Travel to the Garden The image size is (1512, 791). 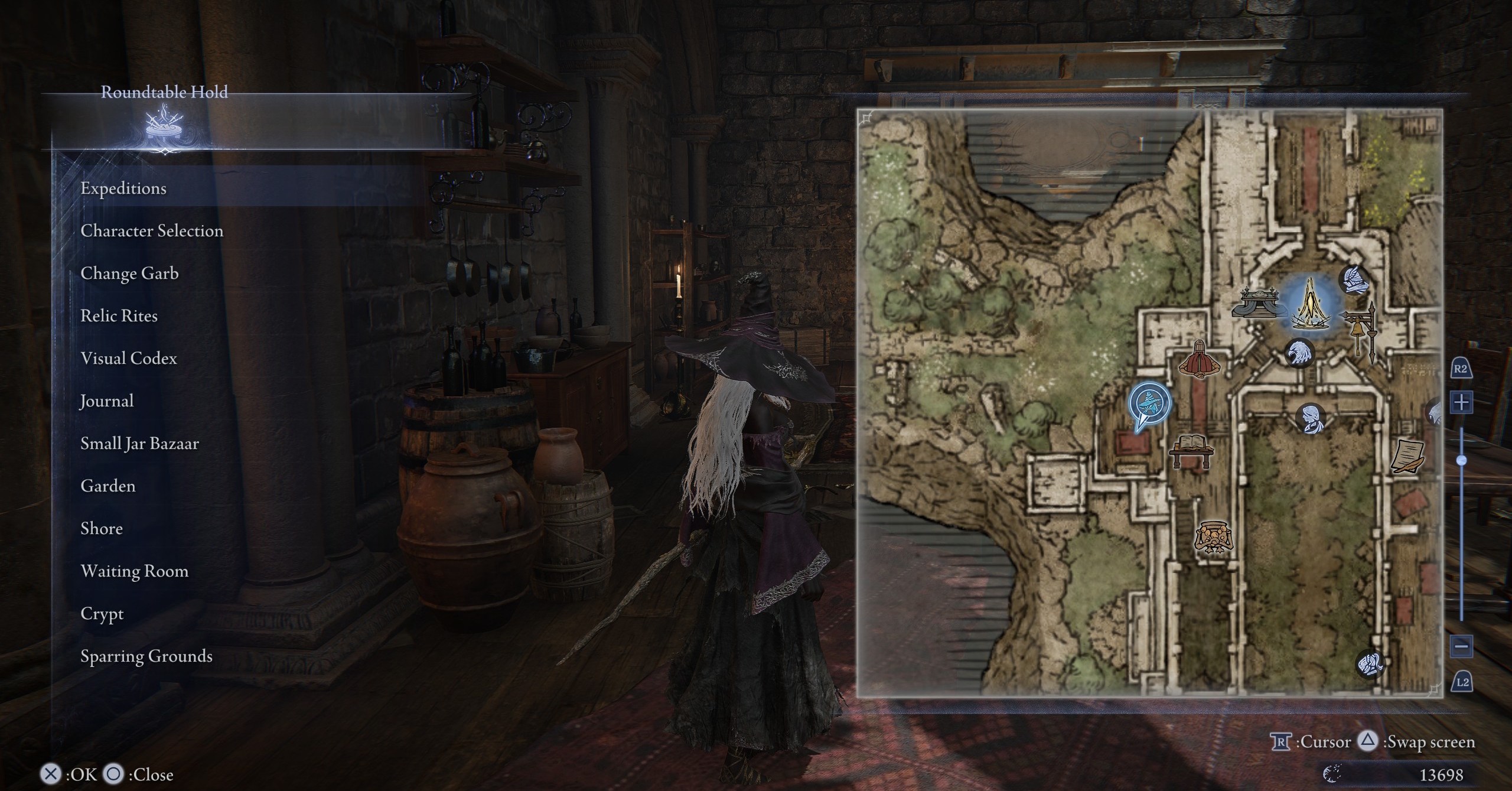pos(108,486)
